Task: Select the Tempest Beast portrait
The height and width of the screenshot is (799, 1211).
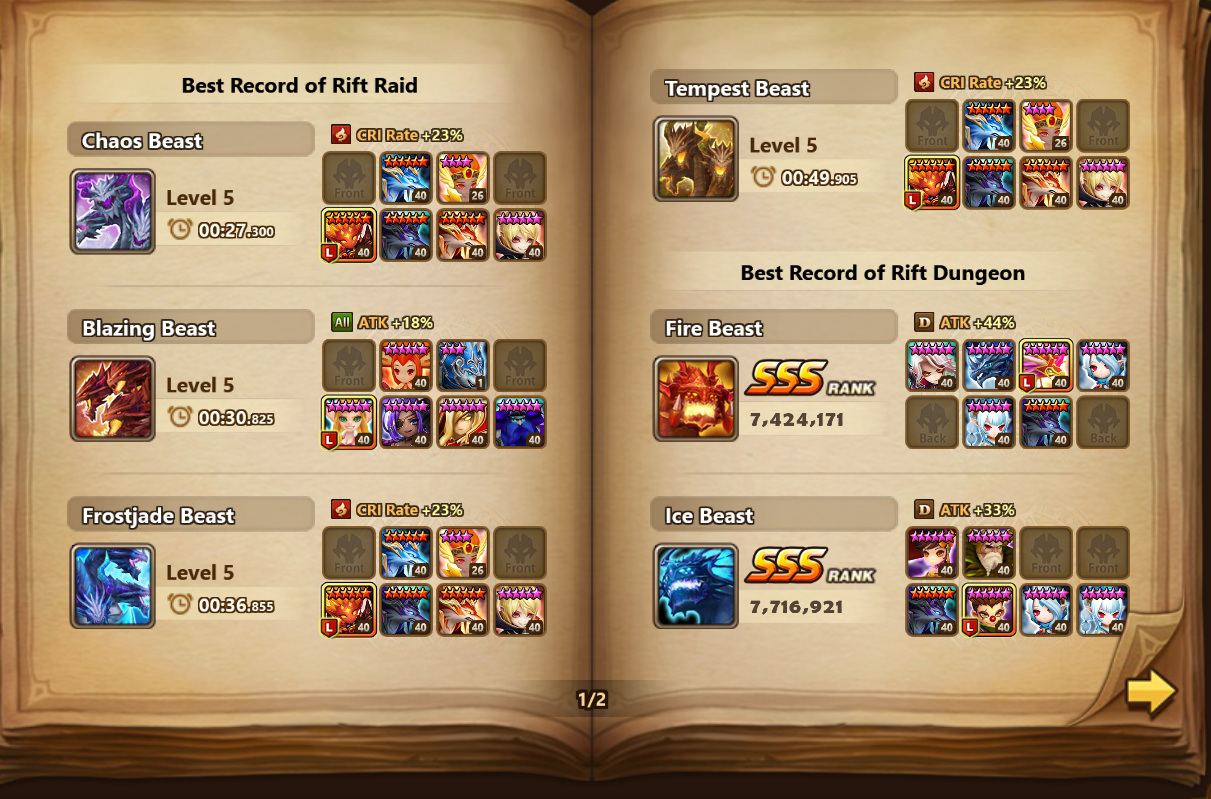Action: pyautogui.click(x=696, y=158)
